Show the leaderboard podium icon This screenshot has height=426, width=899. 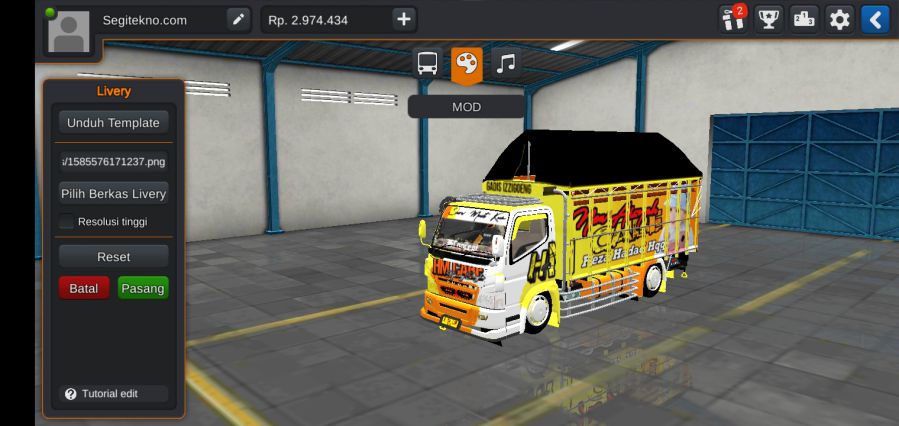804,19
